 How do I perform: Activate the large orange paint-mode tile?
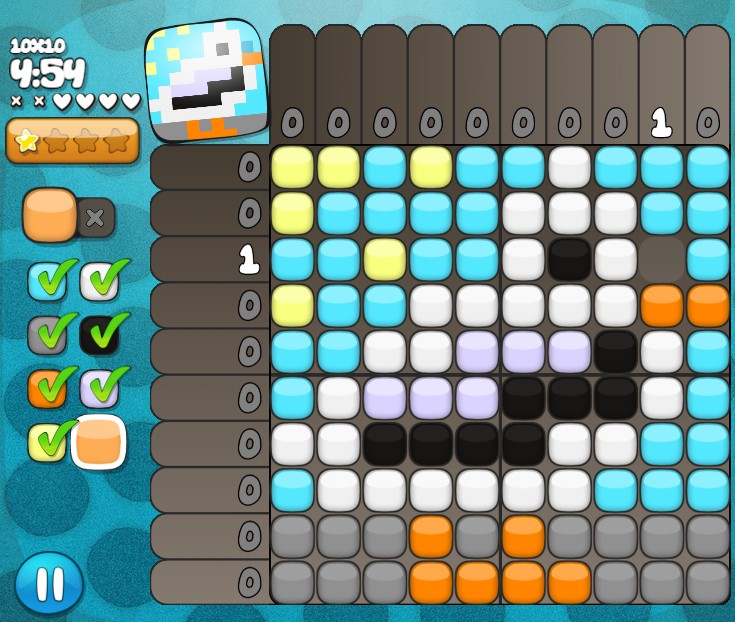50,214
